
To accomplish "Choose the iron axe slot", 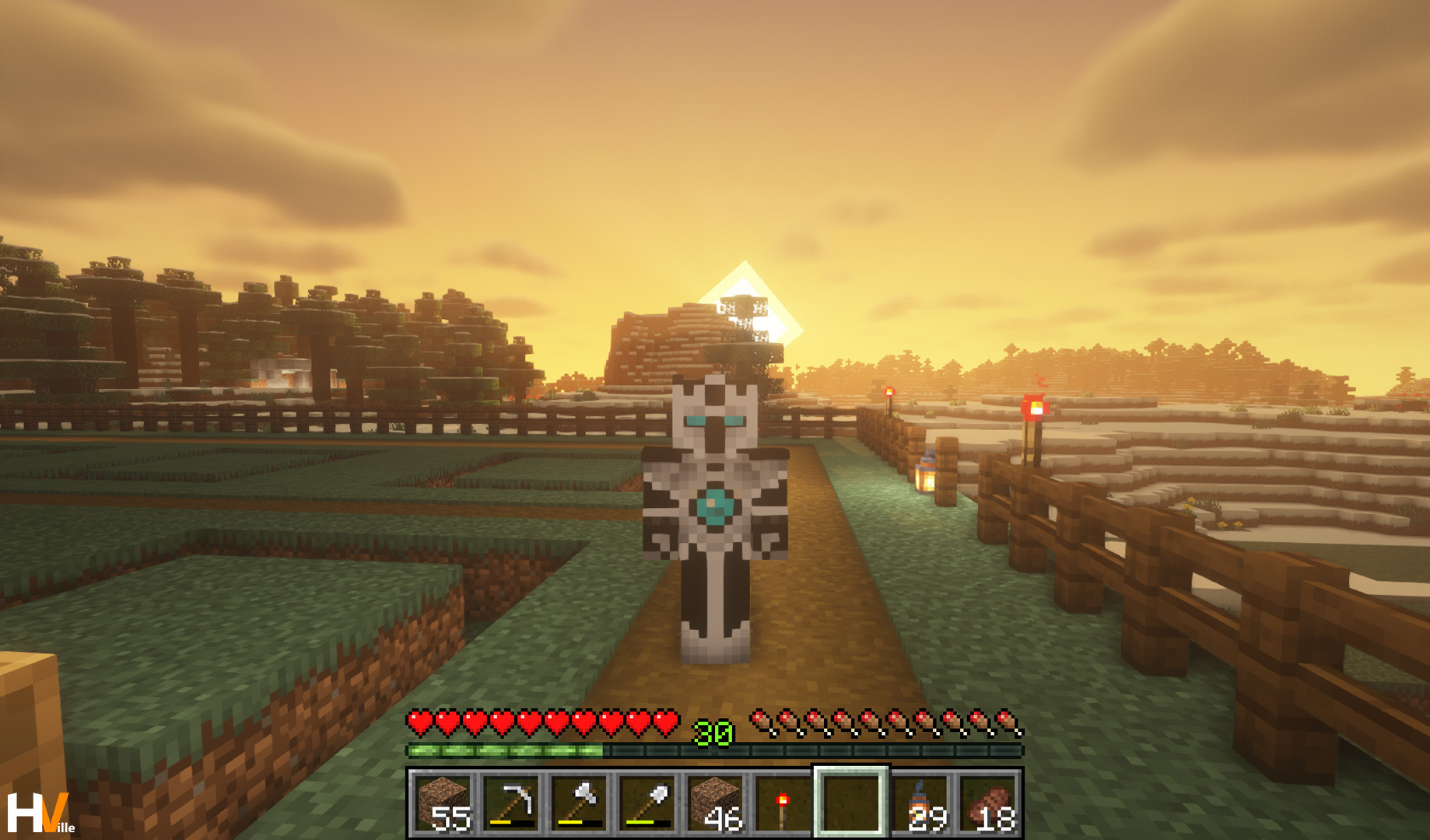I will pos(580,803).
